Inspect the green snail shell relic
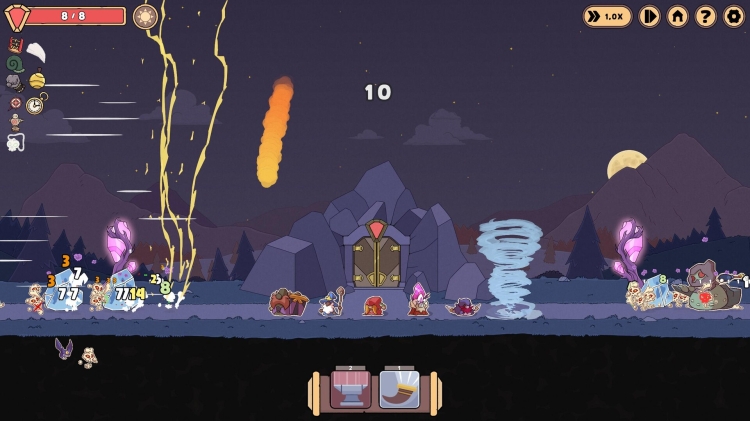 click(14, 63)
